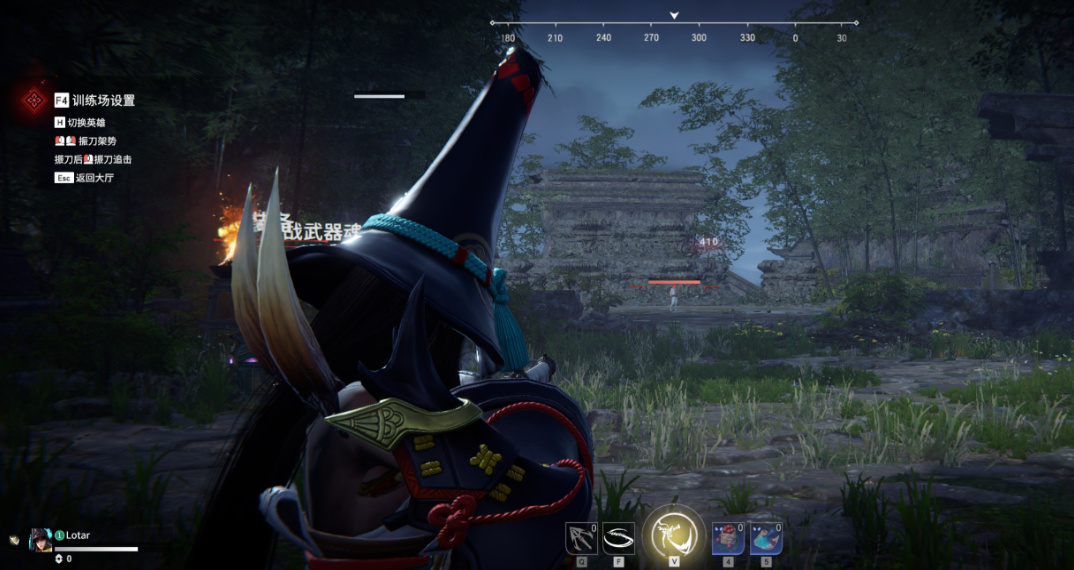Select 返回大厅 to return to lobby
This screenshot has height=570, width=1074.
(95, 178)
